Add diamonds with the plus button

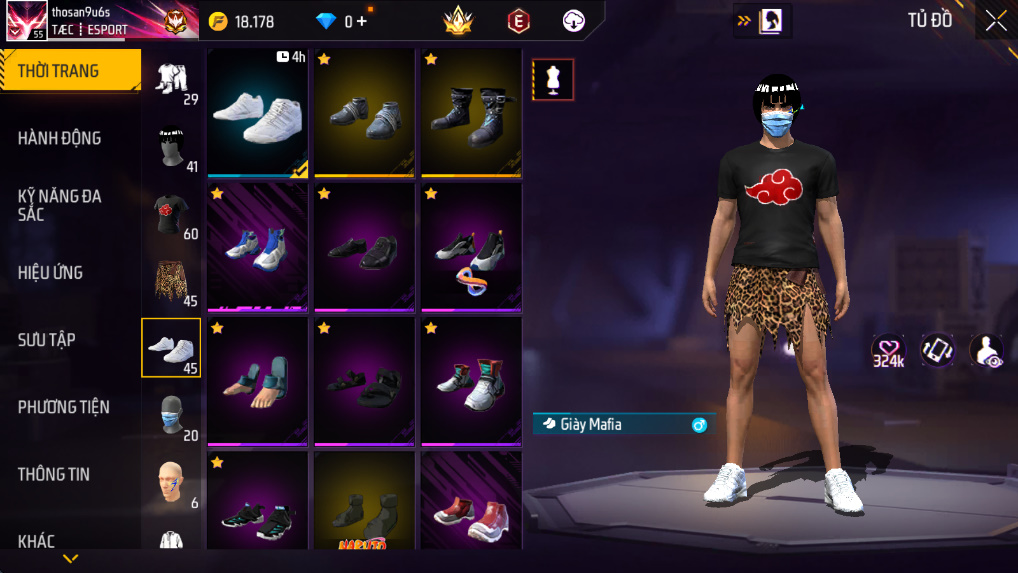[x=362, y=21]
